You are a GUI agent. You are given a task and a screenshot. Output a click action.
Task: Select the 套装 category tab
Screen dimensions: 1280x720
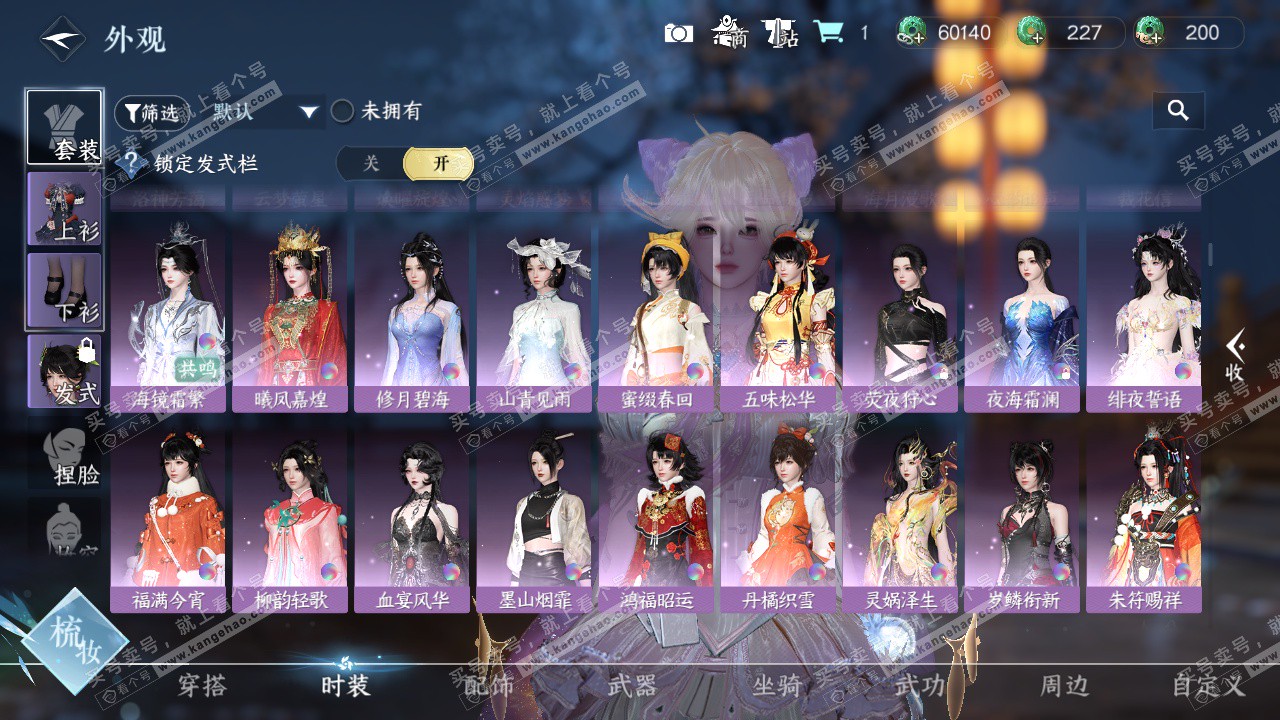click(x=65, y=127)
